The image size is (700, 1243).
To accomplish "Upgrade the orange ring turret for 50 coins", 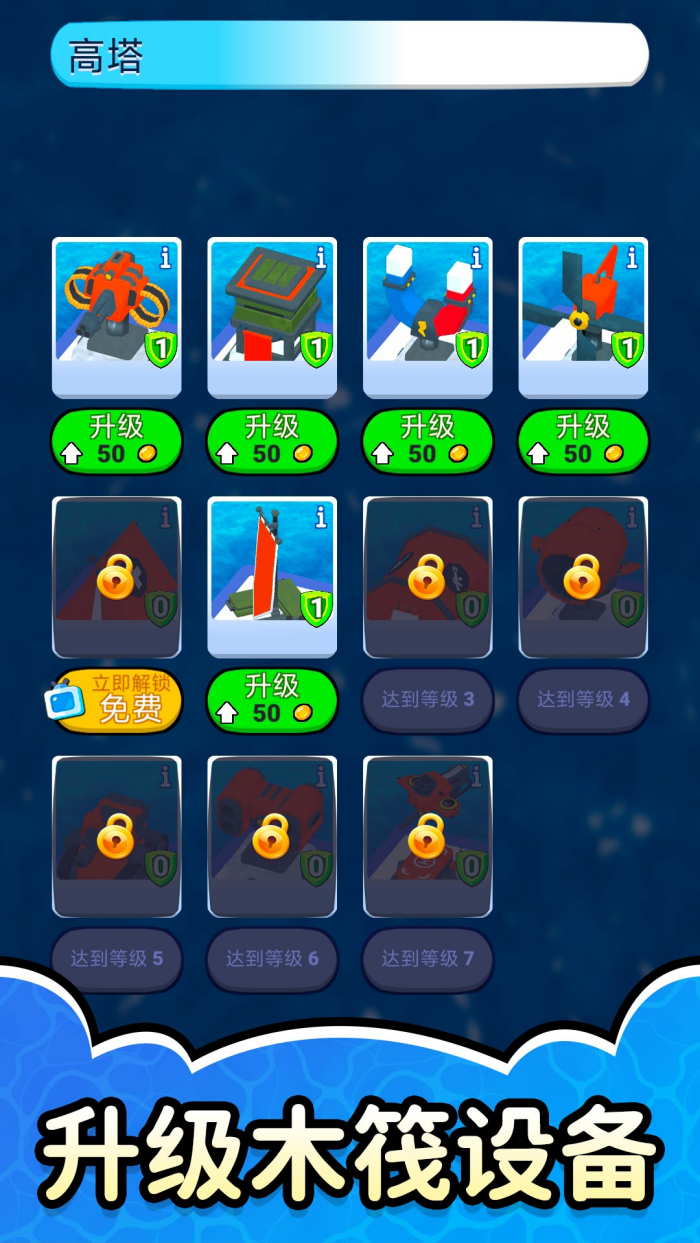I will point(117,441).
